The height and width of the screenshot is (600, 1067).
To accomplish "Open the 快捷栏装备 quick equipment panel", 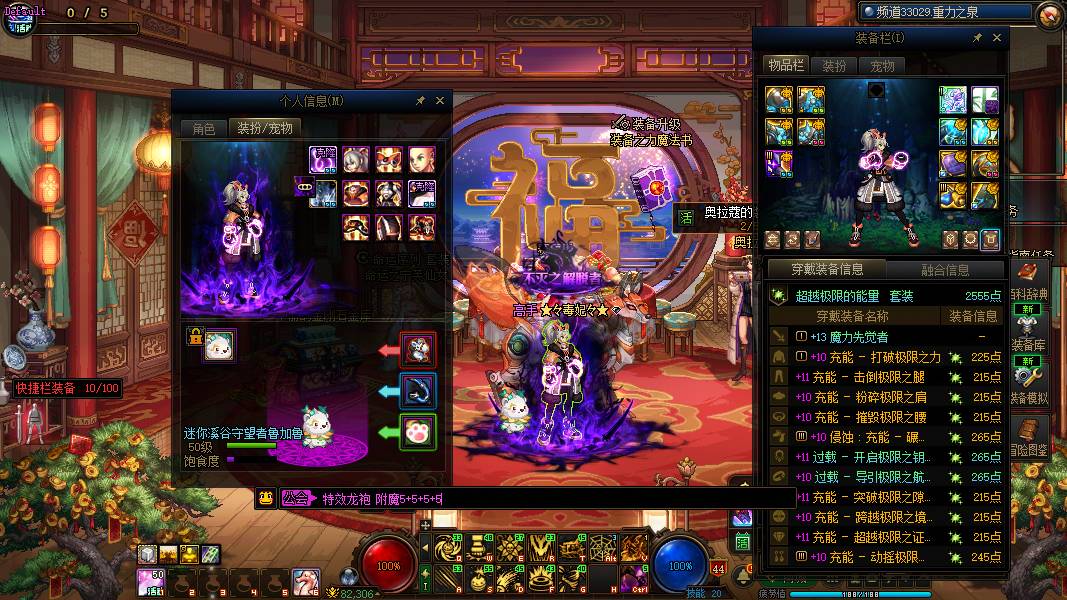I will point(67,388).
